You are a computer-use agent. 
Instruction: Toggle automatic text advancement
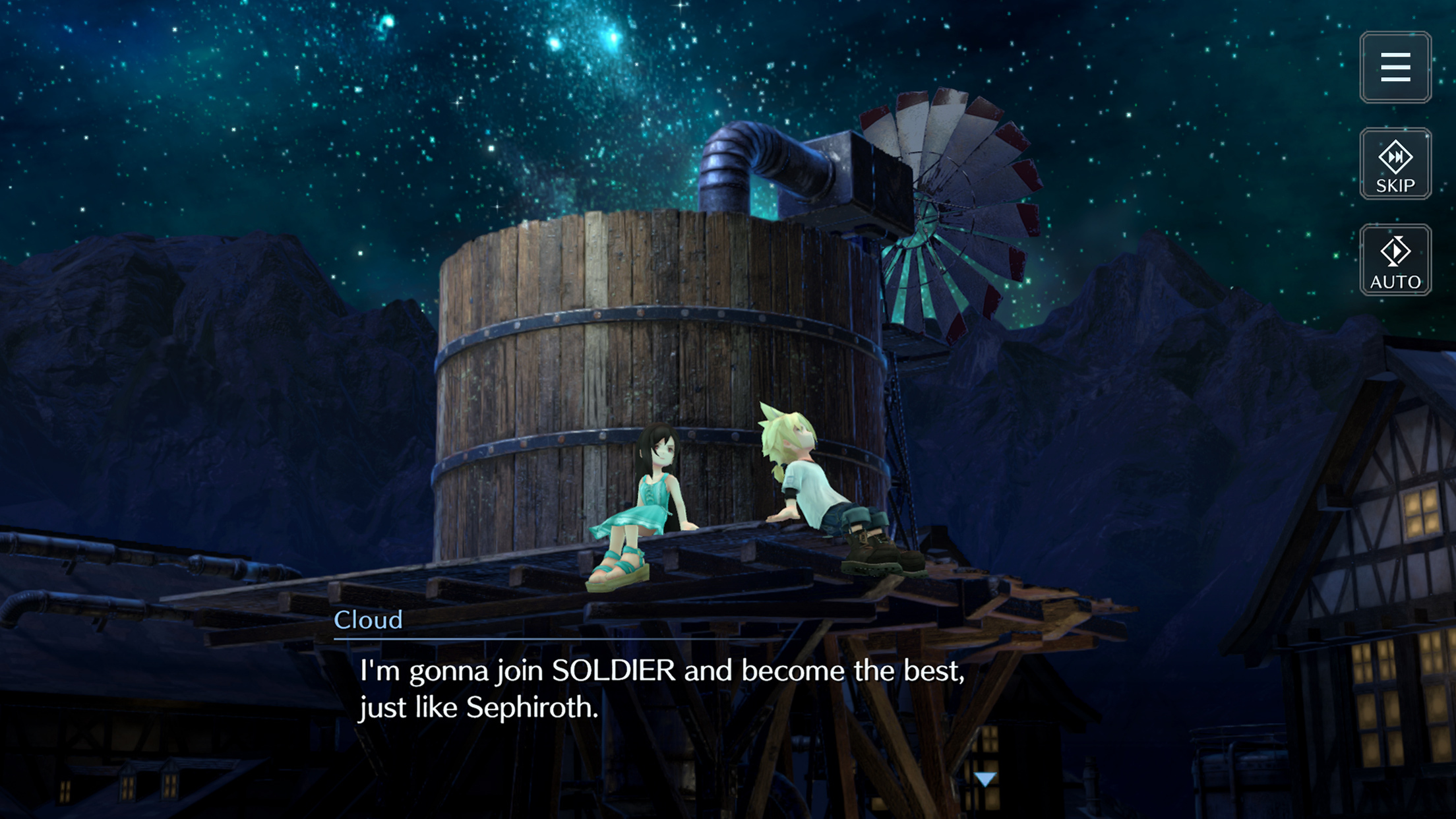[1395, 260]
